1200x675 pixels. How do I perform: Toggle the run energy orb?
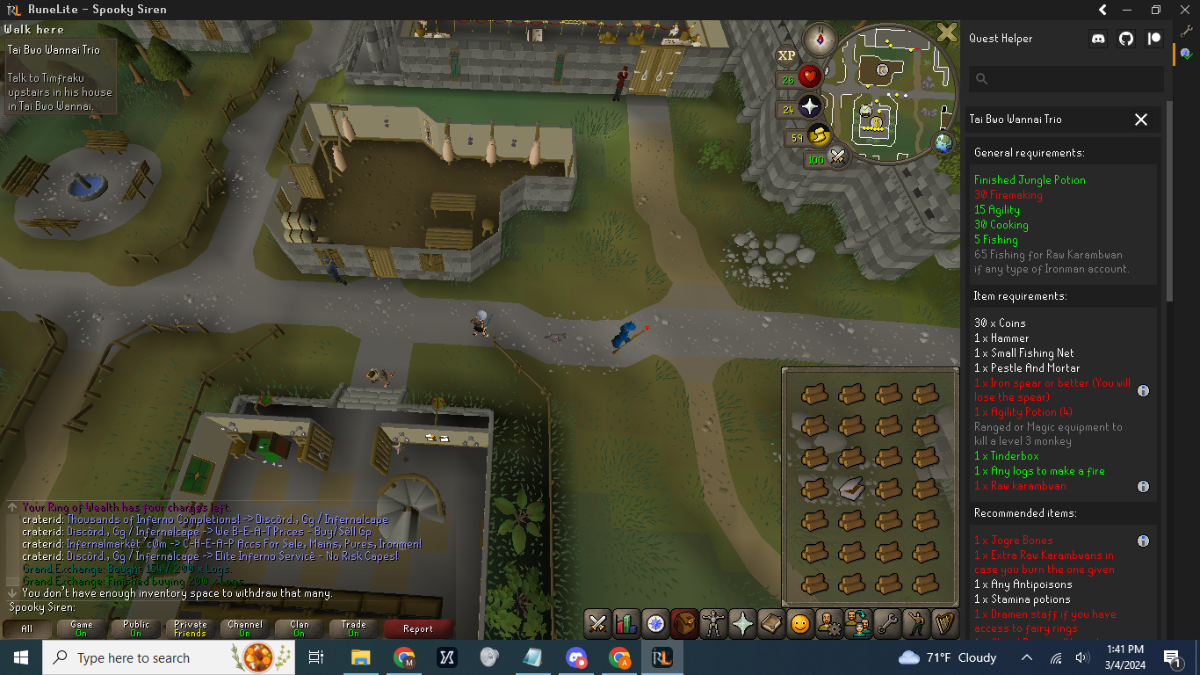click(820, 136)
